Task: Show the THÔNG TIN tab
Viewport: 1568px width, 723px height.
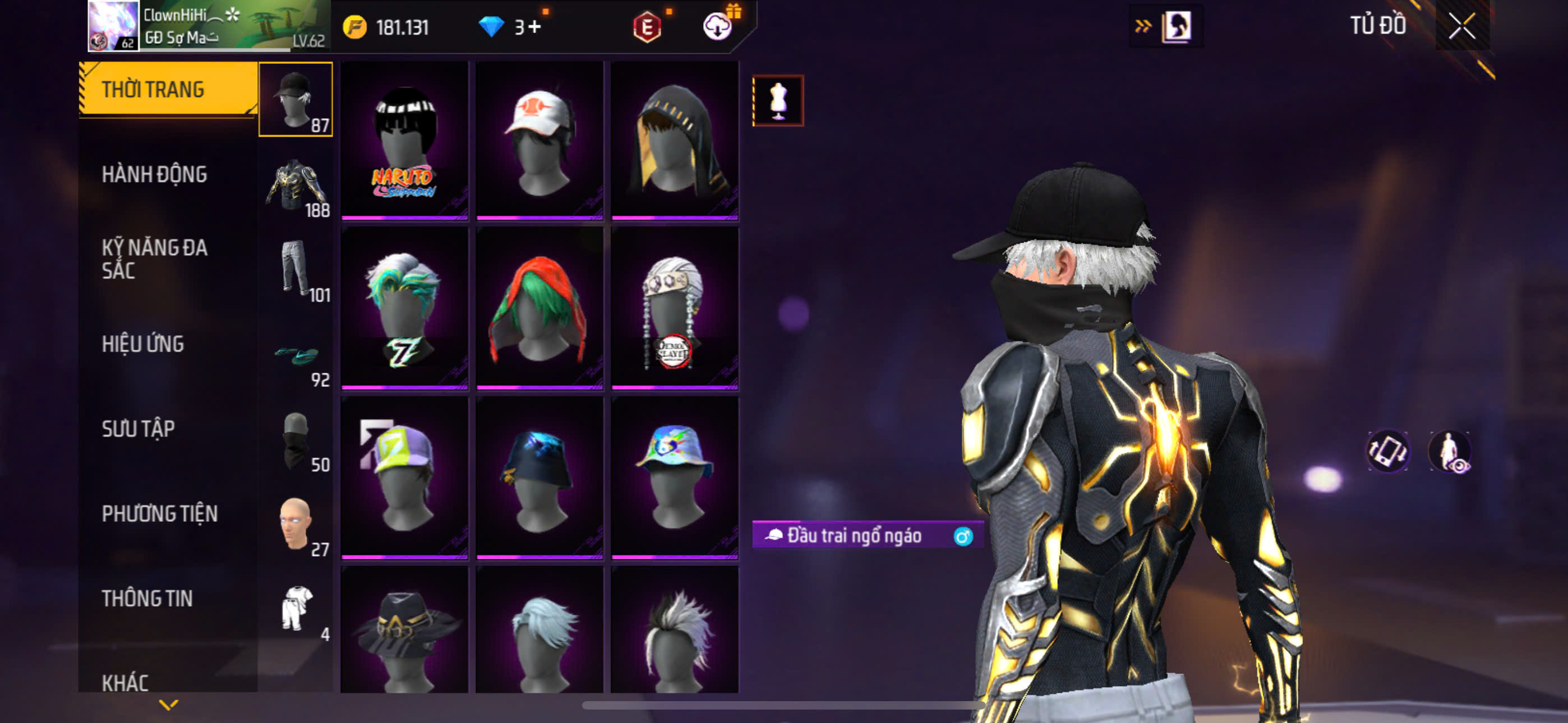Action: tap(147, 598)
